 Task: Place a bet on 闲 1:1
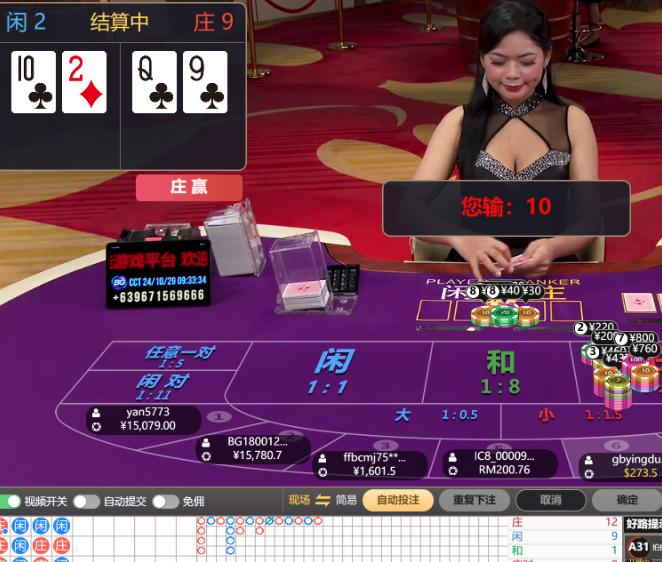tap(332, 372)
